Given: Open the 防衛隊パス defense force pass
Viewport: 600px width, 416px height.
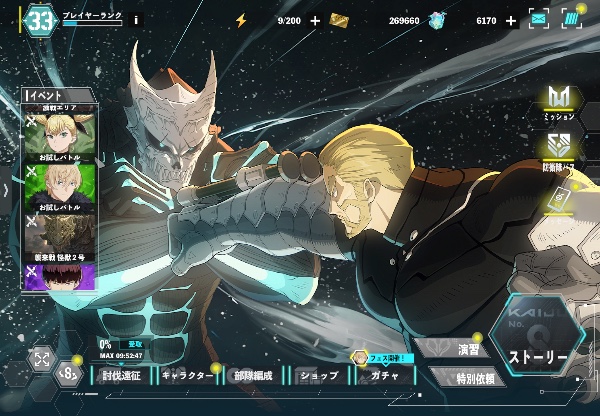Looking at the screenshot, I should 559,146.
